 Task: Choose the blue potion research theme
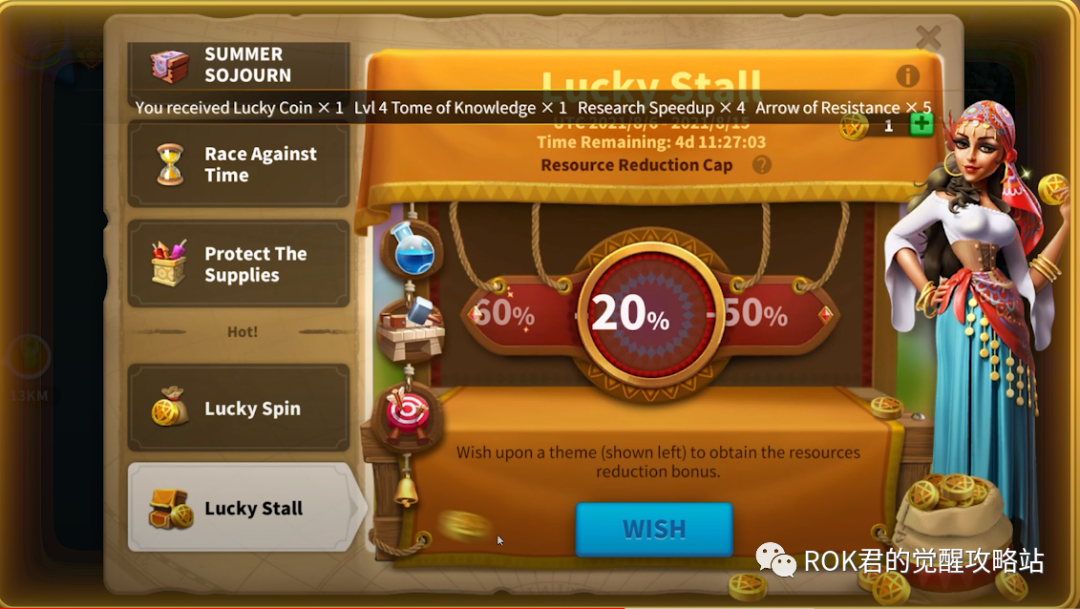pyautogui.click(x=412, y=249)
